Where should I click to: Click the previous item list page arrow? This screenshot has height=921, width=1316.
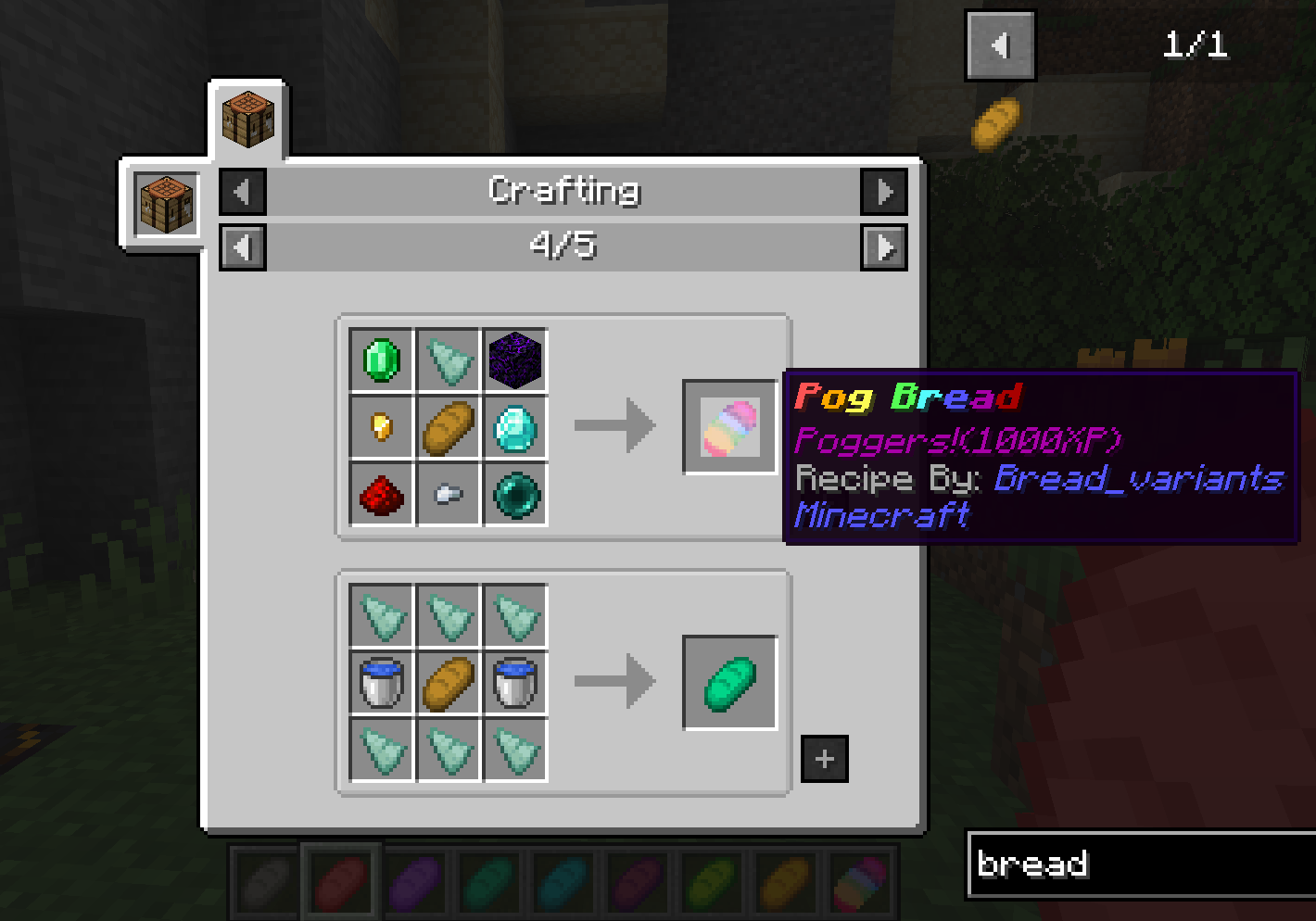coord(1000,45)
